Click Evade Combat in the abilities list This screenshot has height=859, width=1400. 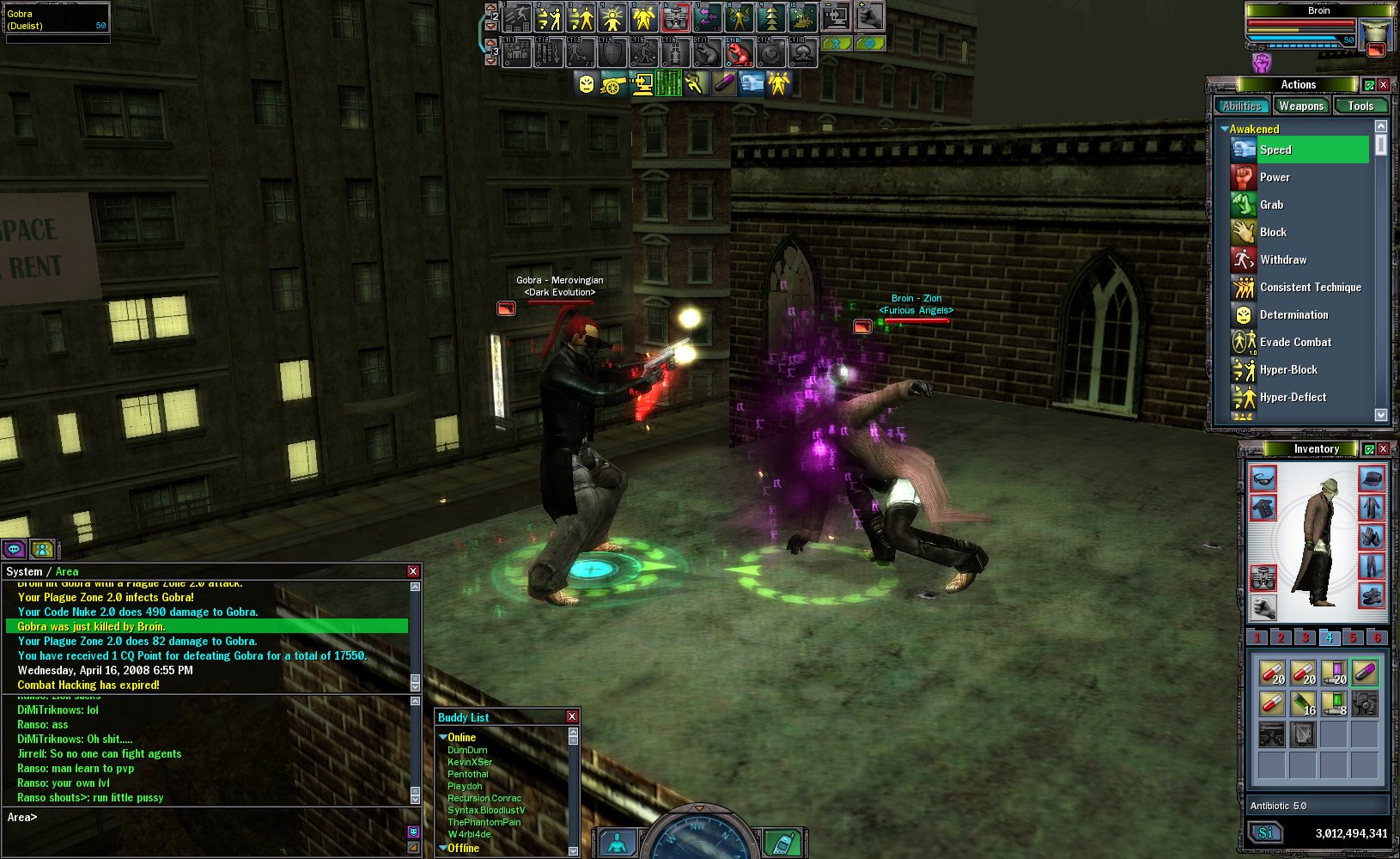coord(1295,342)
